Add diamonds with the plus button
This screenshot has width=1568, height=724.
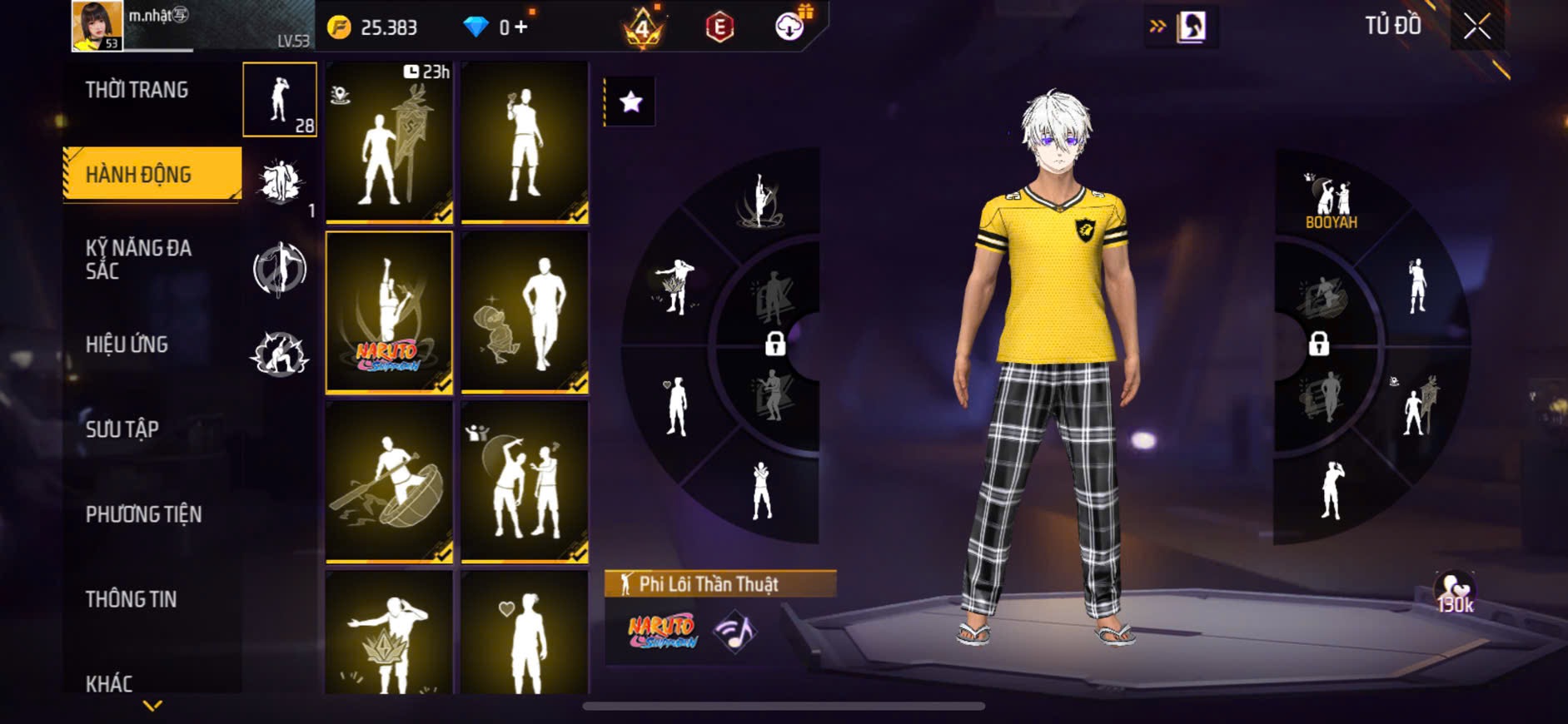click(x=521, y=27)
